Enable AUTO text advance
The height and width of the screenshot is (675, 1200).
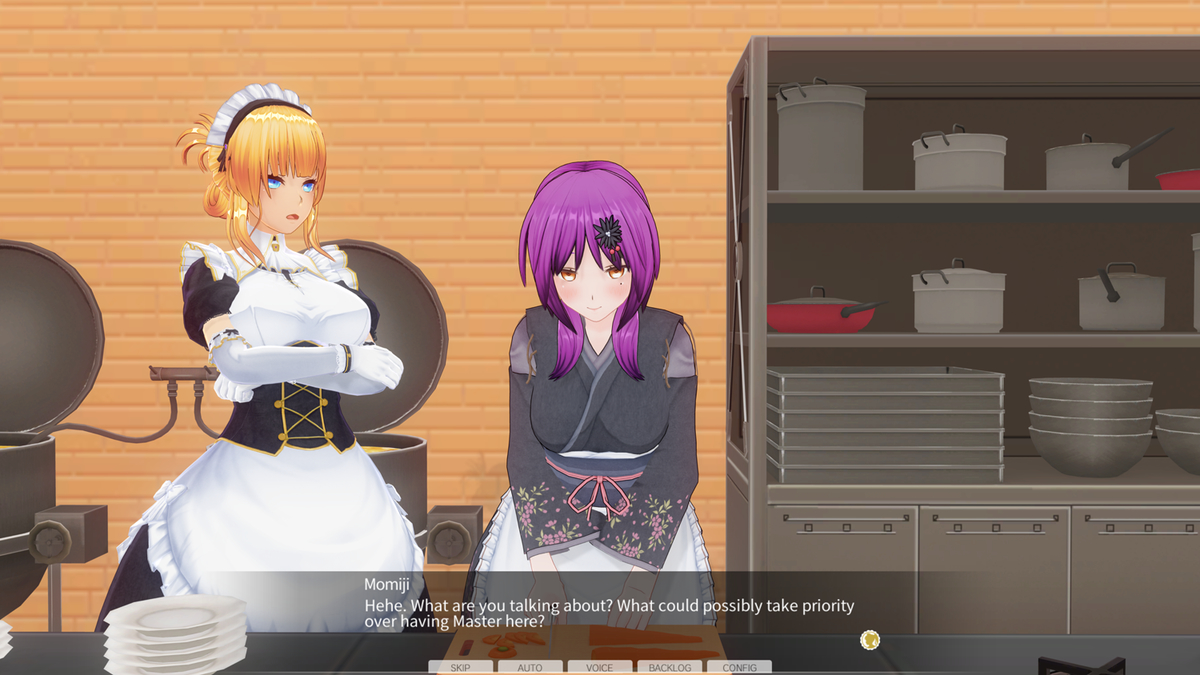pos(530,667)
